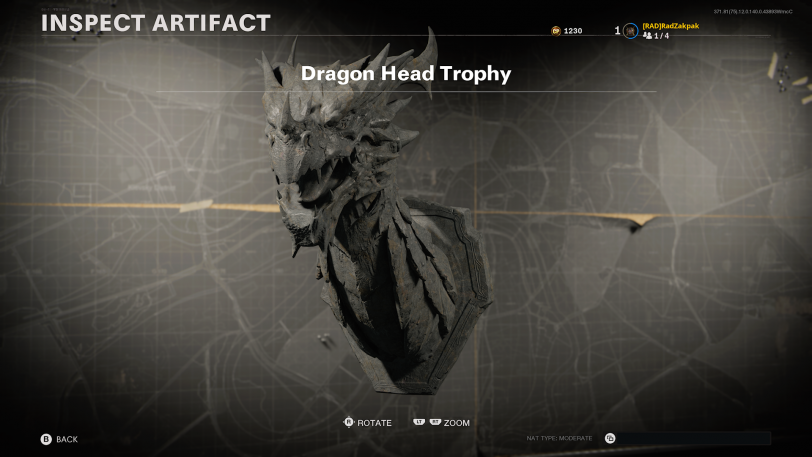812x457 pixels.
Task: Open the [RAD]RadZakpak player profile
Action: point(670,26)
